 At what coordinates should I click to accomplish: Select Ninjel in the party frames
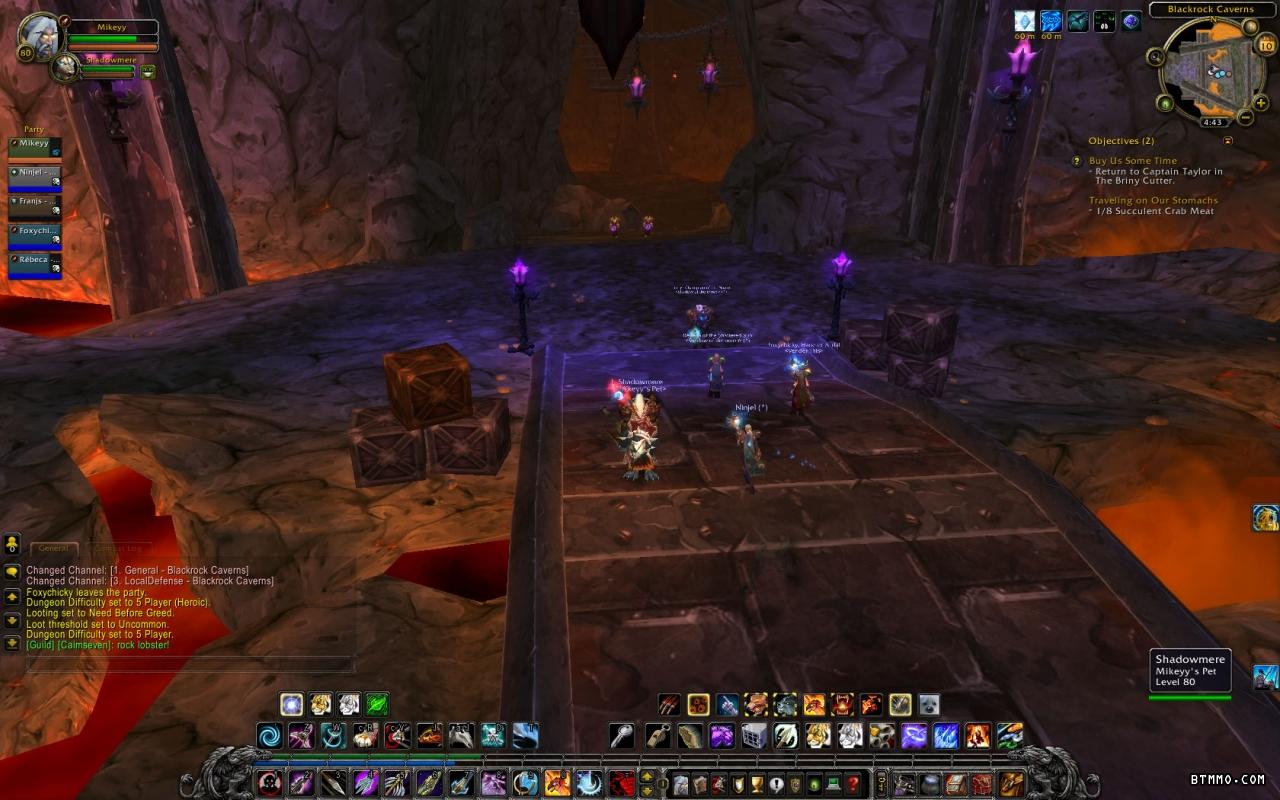[x=35, y=178]
